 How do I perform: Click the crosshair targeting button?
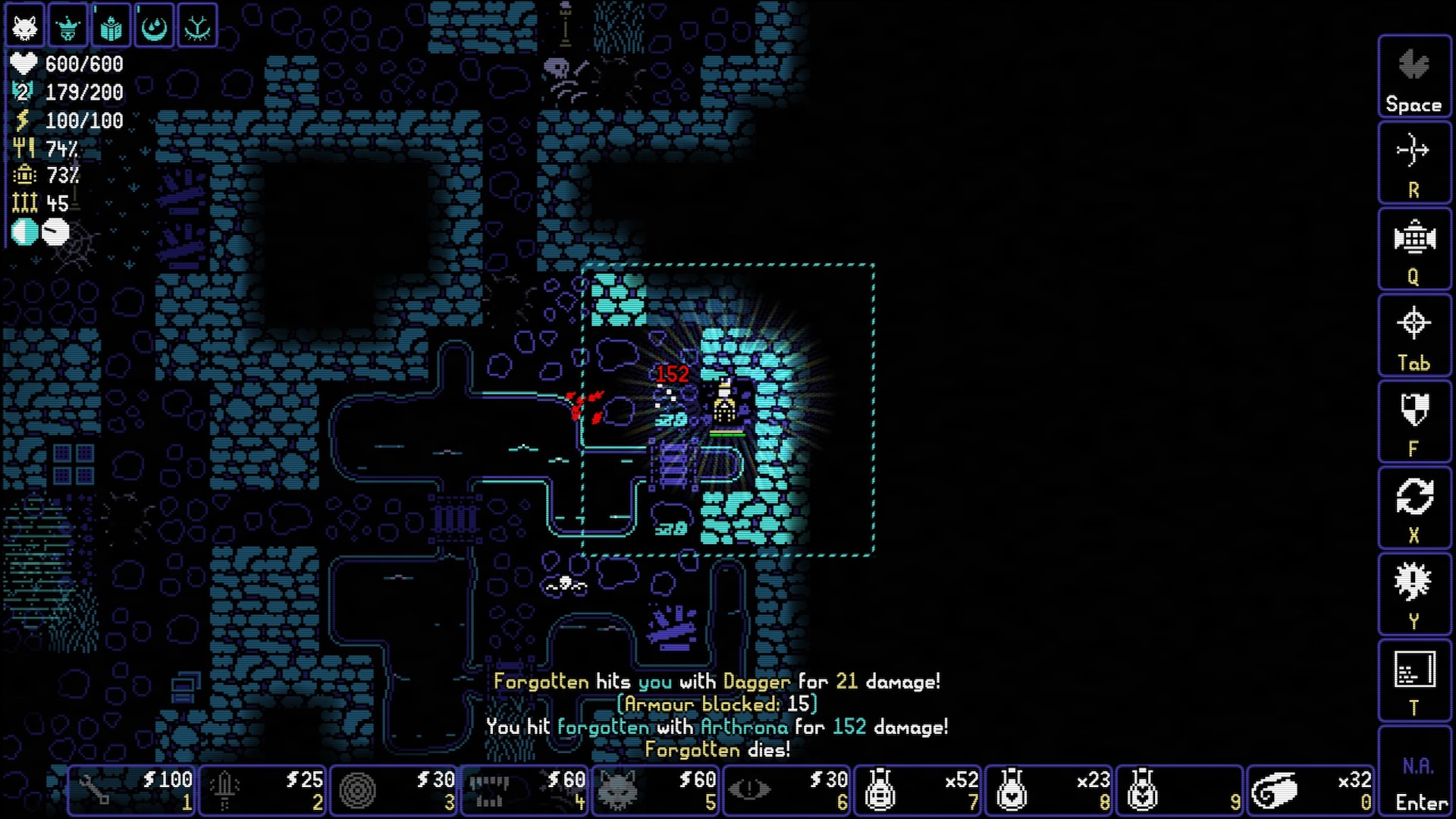[x=1414, y=334]
